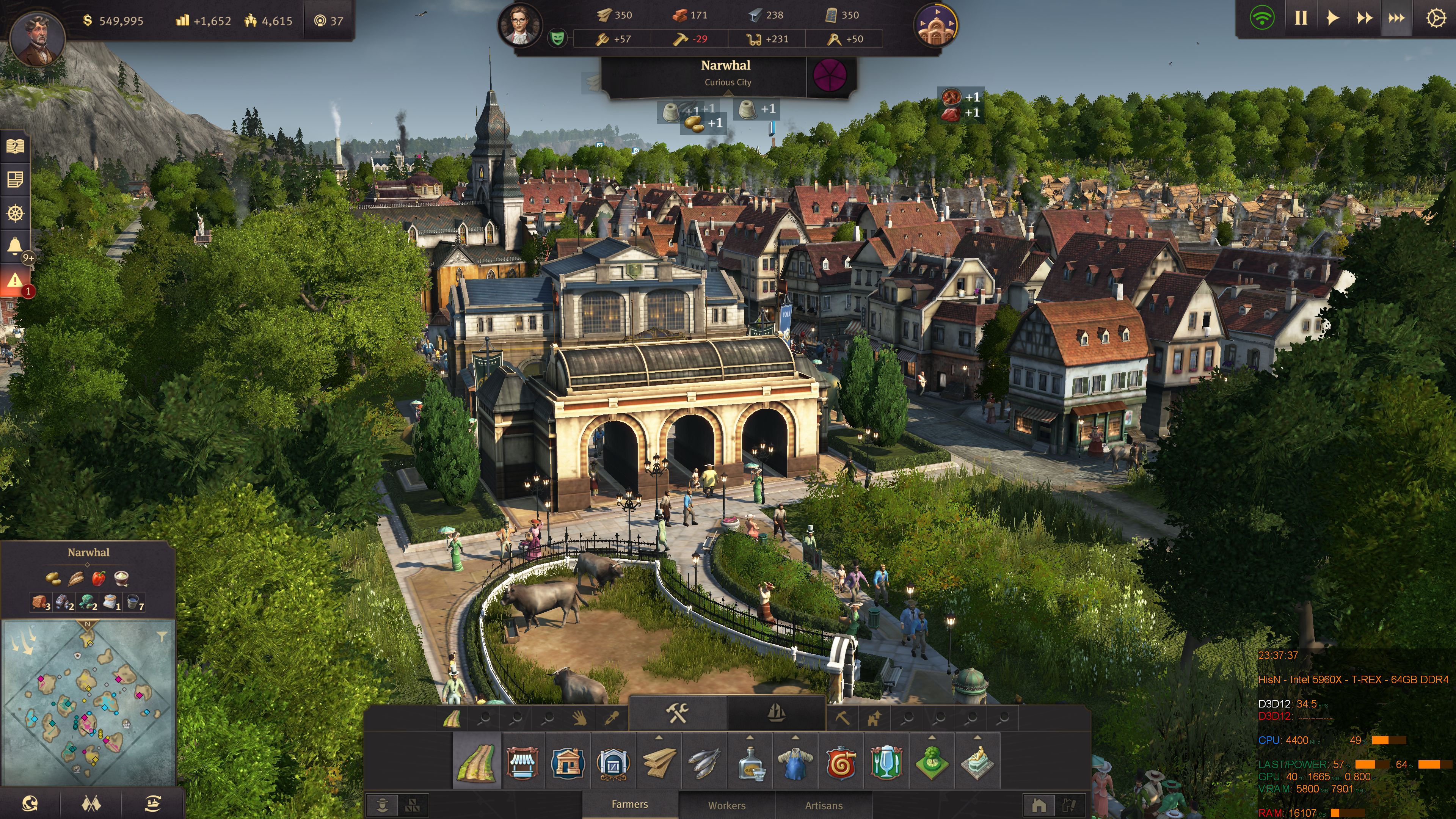Viewport: 1456px width, 819px height.
Task: Select the dirt road build item
Action: pyautogui.click(x=477, y=762)
